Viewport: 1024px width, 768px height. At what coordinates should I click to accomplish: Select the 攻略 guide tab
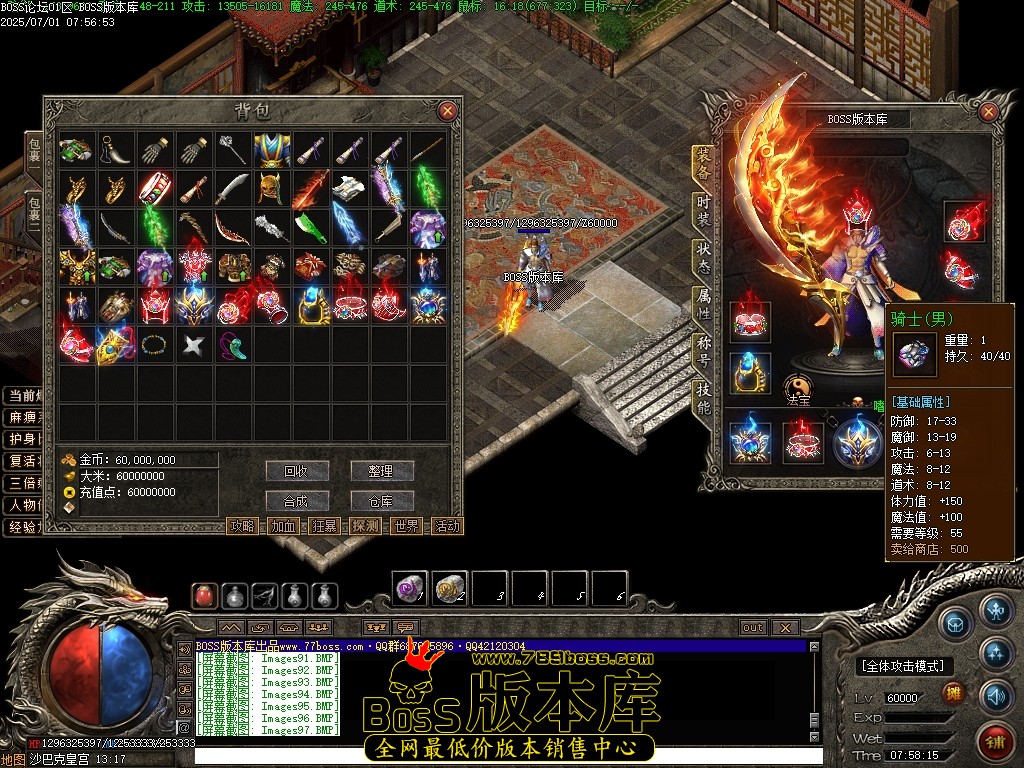pyautogui.click(x=243, y=526)
